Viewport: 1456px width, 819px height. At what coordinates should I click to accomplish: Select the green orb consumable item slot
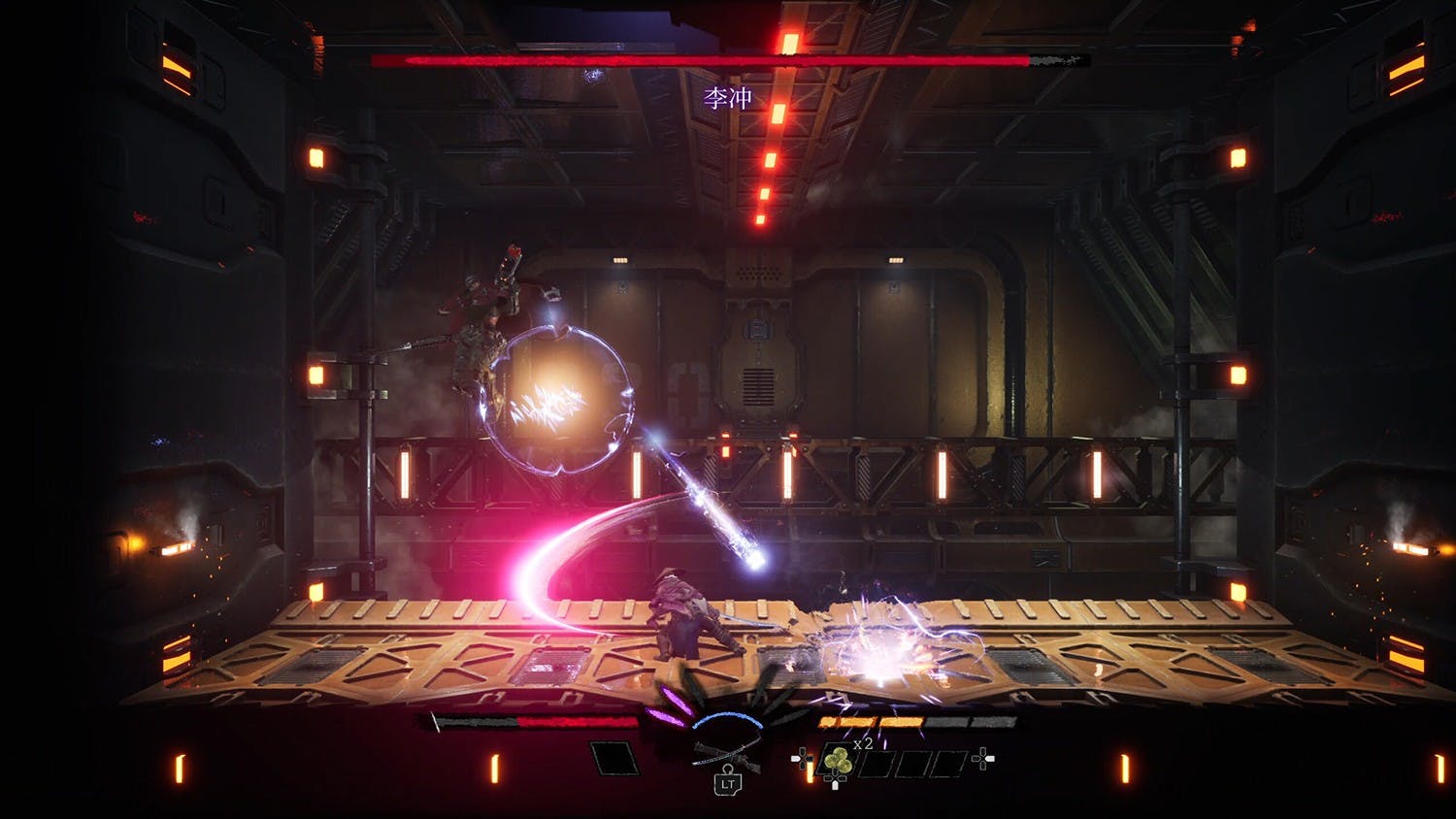tap(838, 763)
